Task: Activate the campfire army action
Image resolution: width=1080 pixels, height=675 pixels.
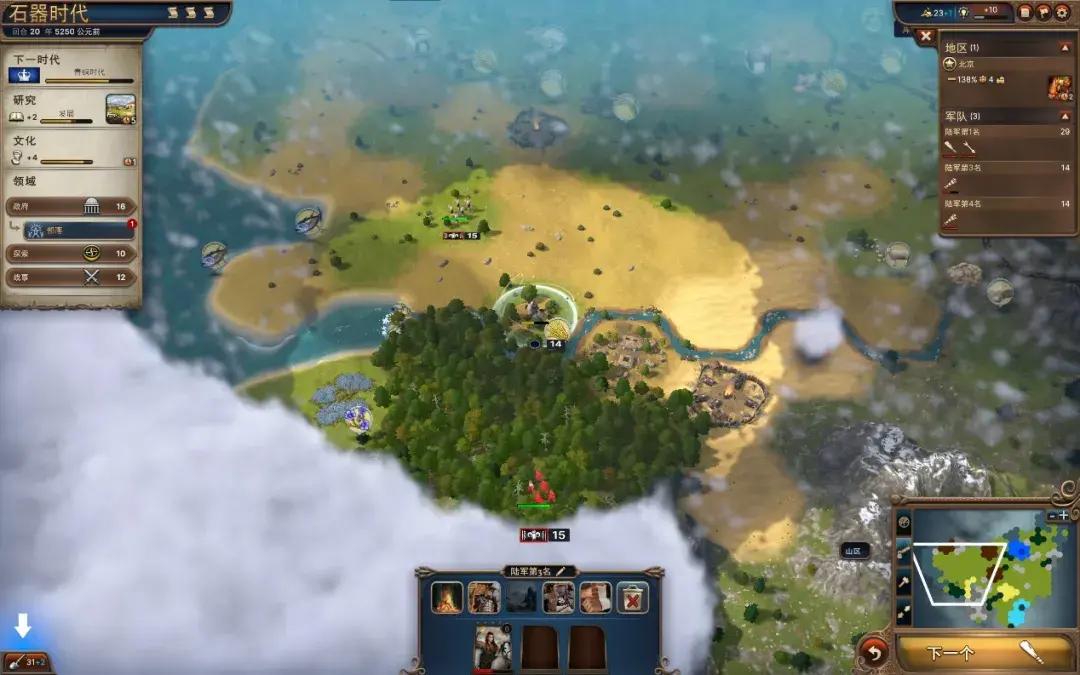Action: point(448,597)
